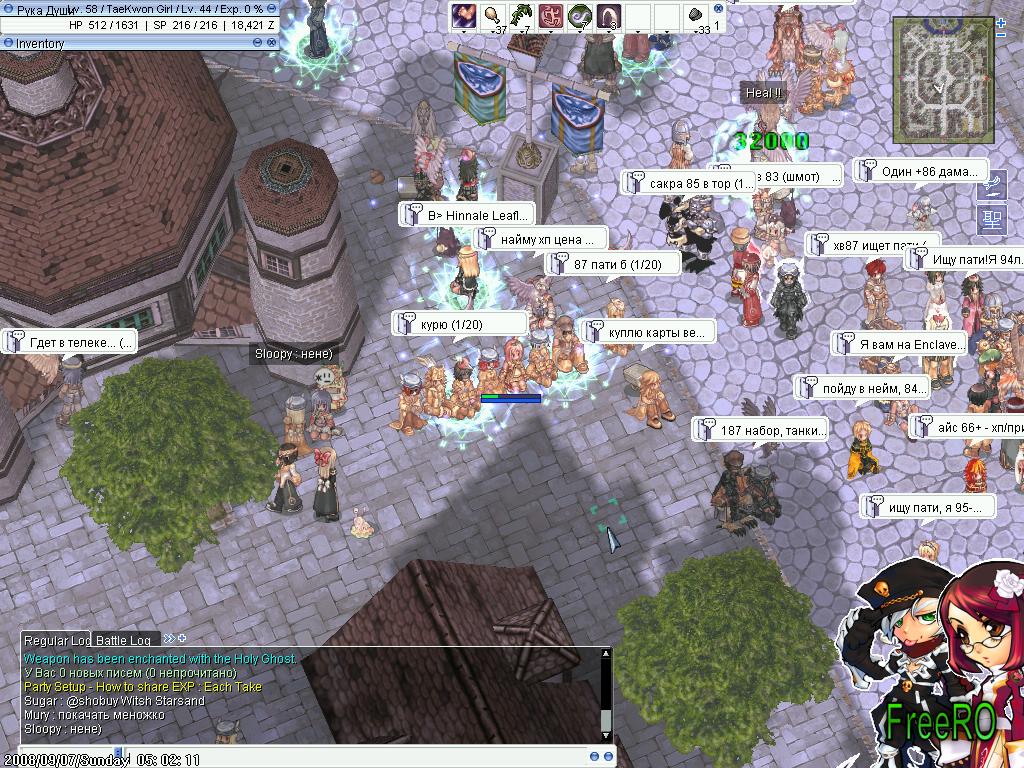Activate the dark arc skill icon
Screen dimensions: 1024x768
[x=608, y=15]
